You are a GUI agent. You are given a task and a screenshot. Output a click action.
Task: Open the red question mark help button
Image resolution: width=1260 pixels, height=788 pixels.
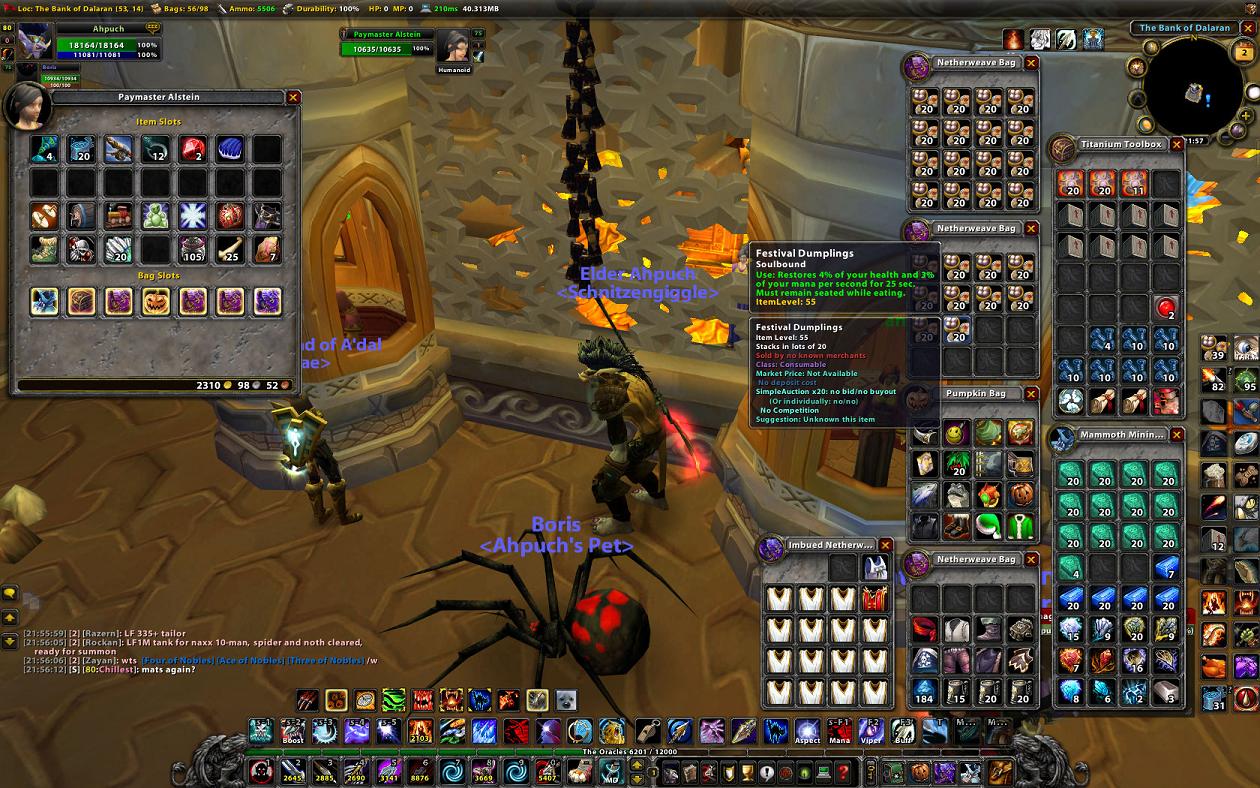pyautogui.click(x=843, y=772)
